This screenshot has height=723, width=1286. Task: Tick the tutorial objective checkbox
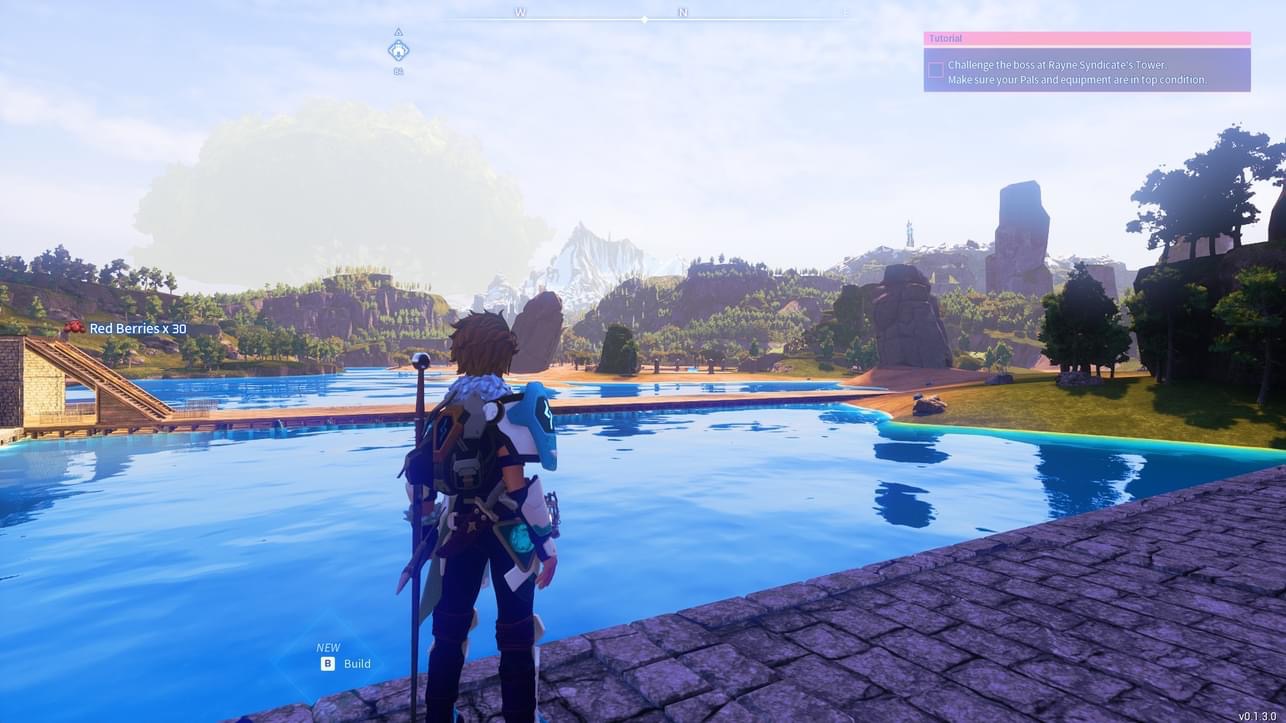[x=936, y=70]
